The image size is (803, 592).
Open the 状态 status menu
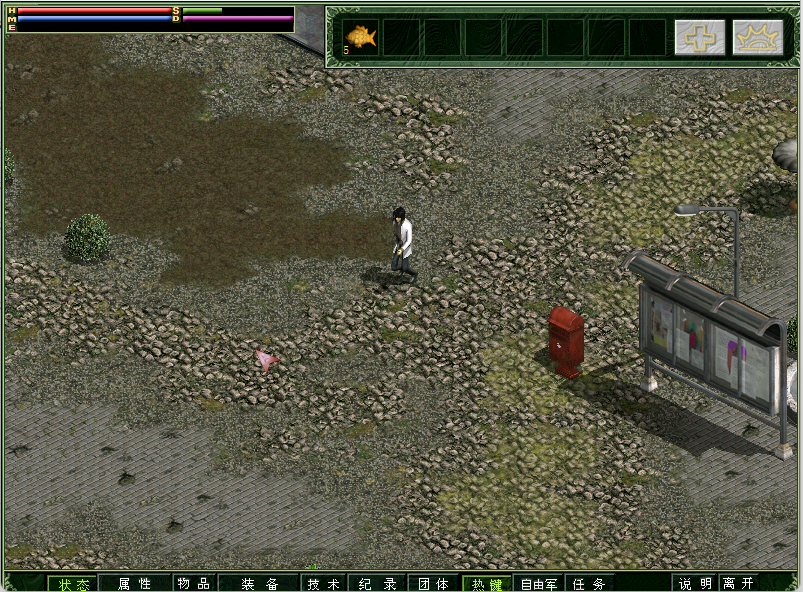click(x=73, y=584)
